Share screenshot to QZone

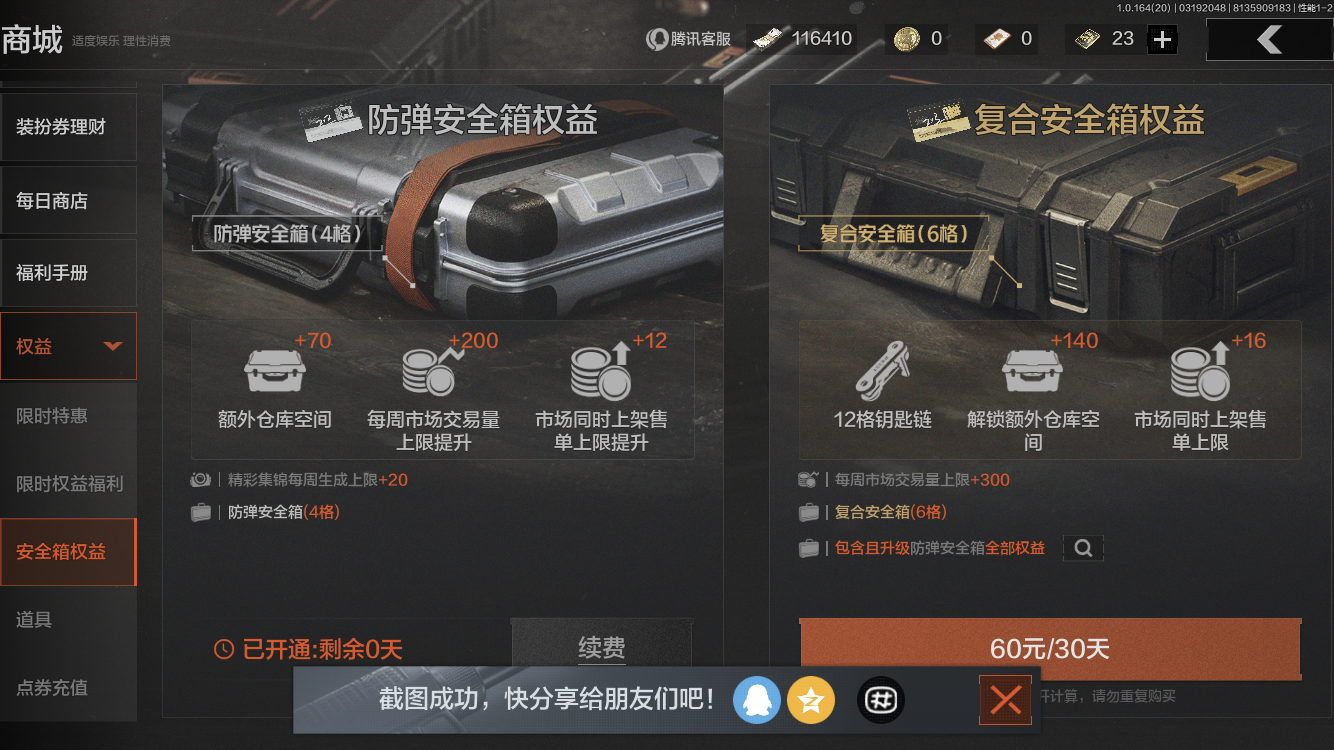(x=811, y=700)
